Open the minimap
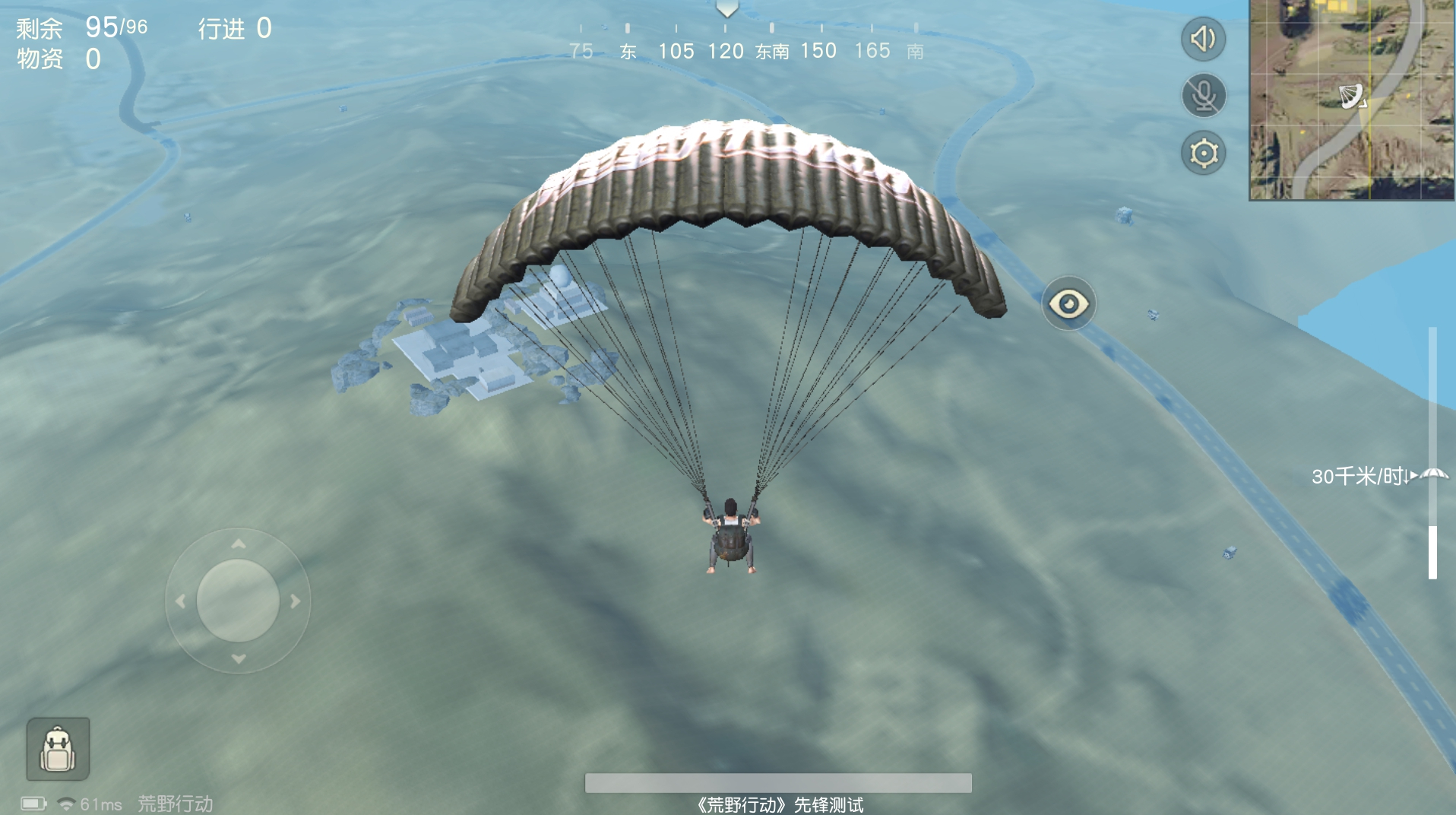The image size is (1456, 815). pyautogui.click(x=1351, y=100)
